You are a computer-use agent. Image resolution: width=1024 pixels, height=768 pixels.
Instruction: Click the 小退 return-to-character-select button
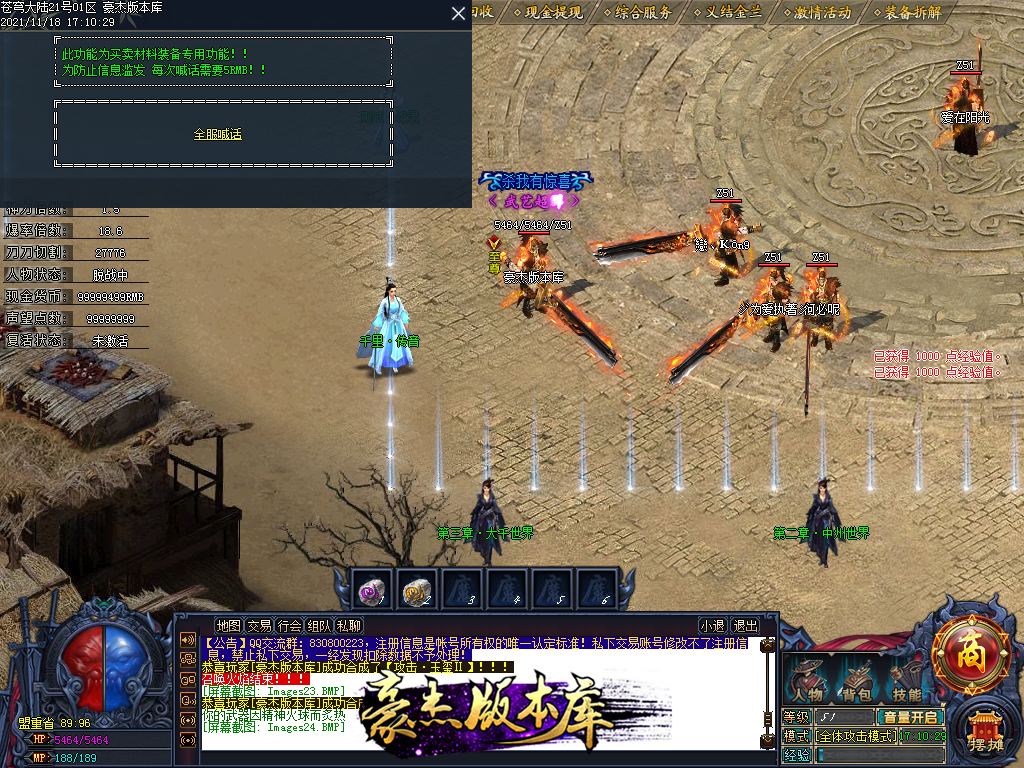click(712, 626)
